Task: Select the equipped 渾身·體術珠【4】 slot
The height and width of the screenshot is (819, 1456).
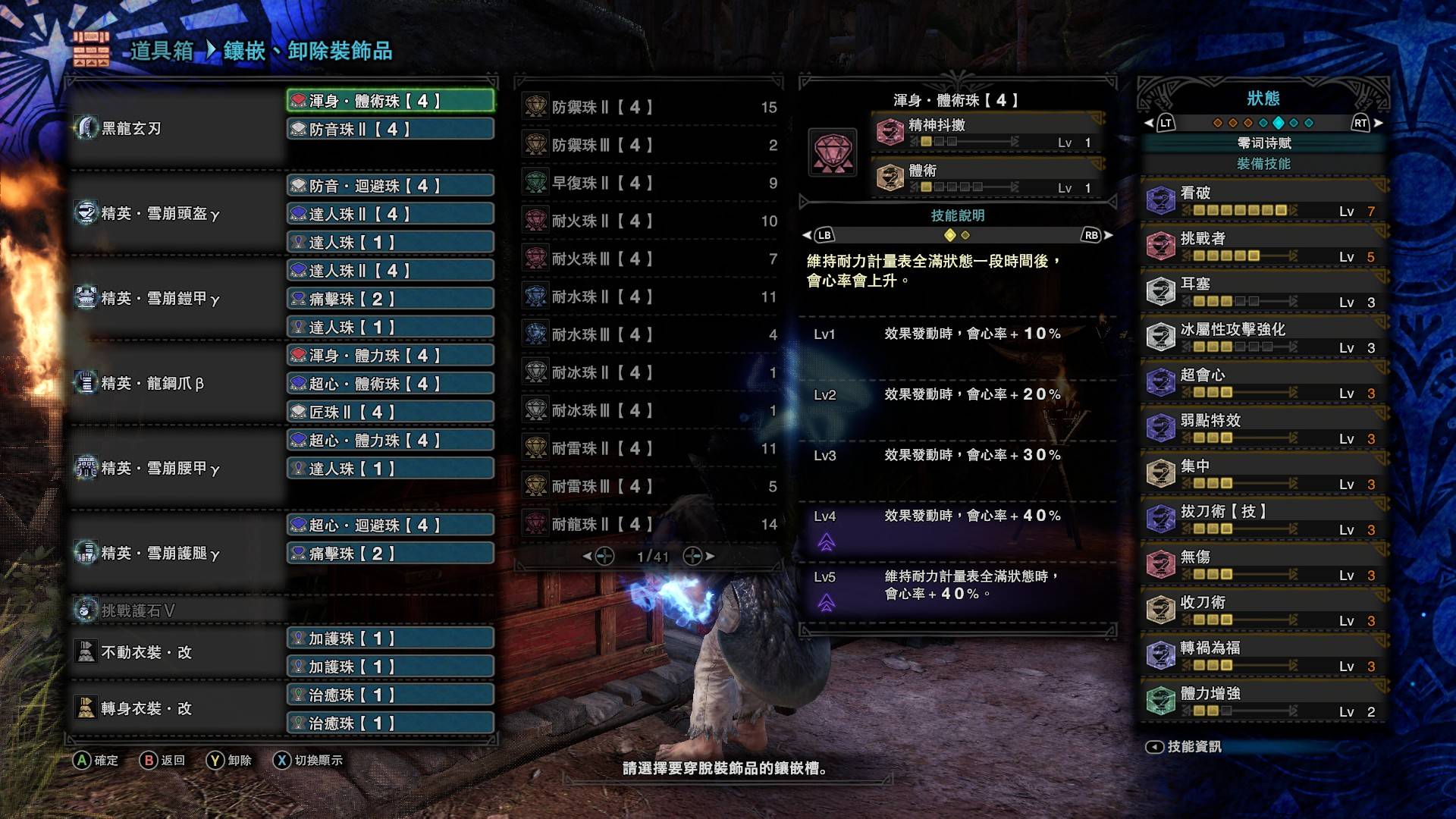Action: [389, 99]
